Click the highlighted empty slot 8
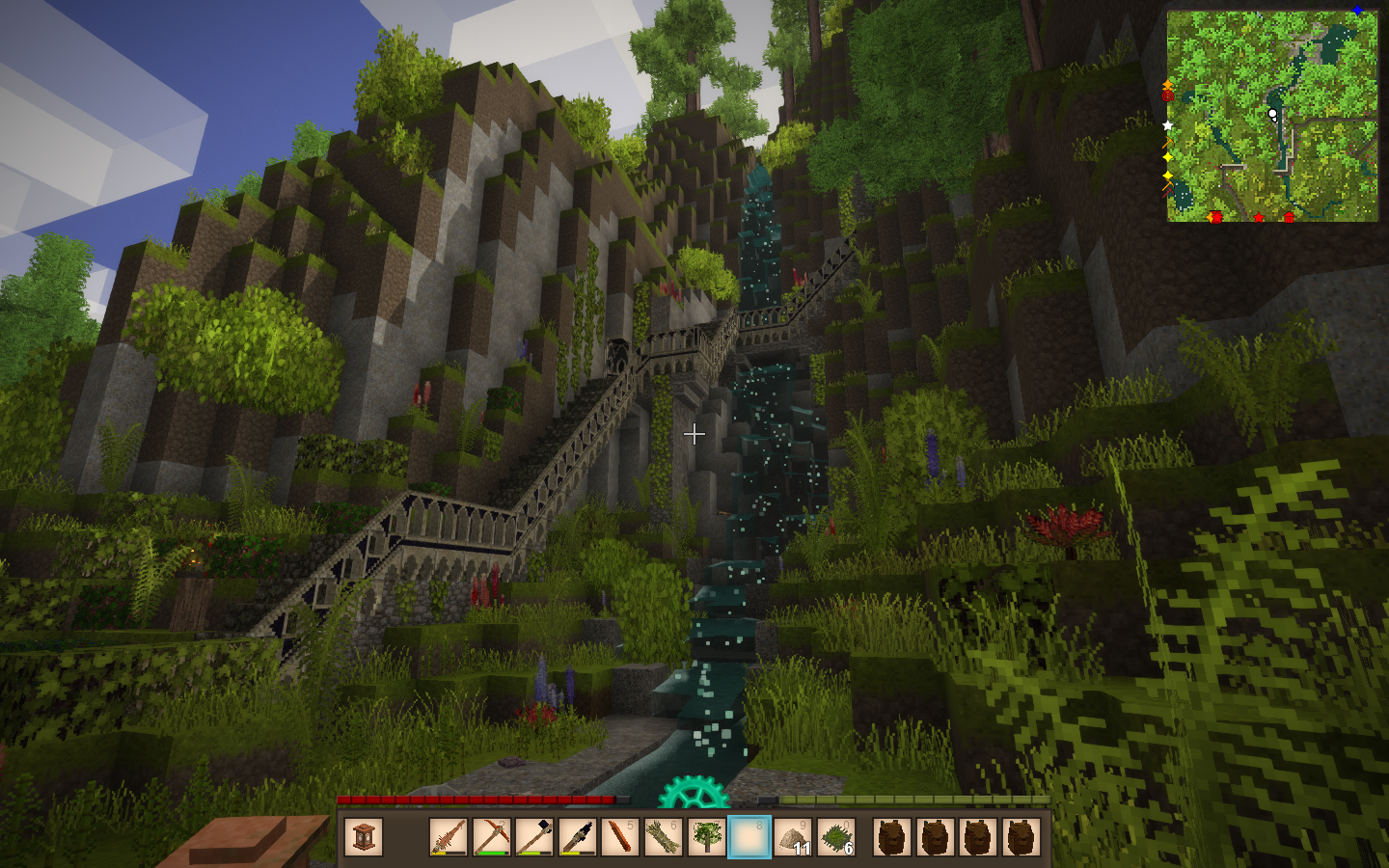 pos(749,837)
